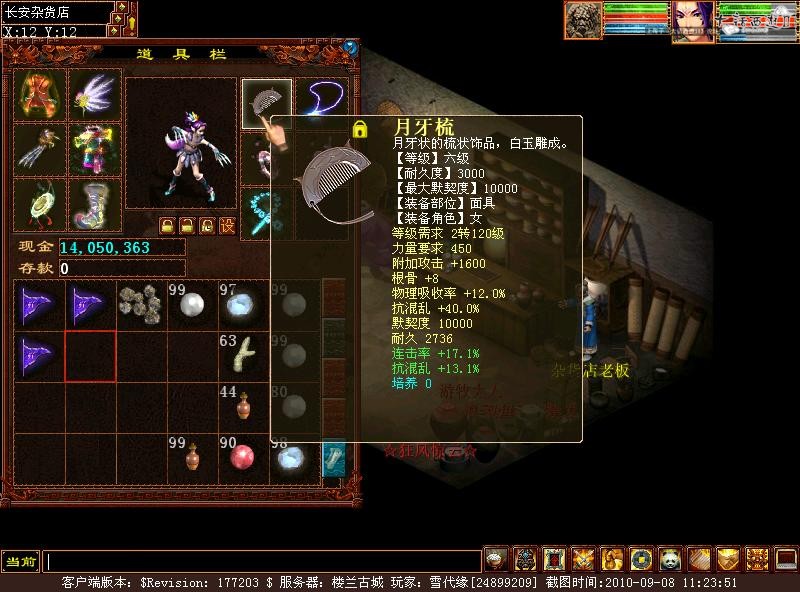The height and width of the screenshot is (592, 800).
Task: Open the rice bowl toolbar icon
Action: (496, 559)
